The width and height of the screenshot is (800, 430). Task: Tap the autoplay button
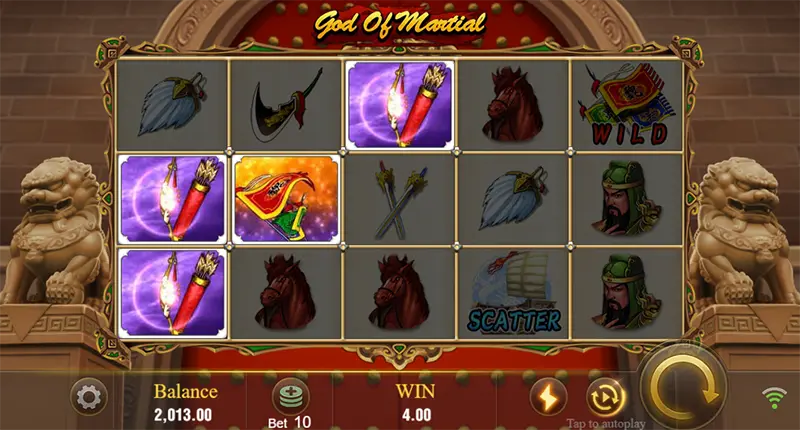click(605, 396)
